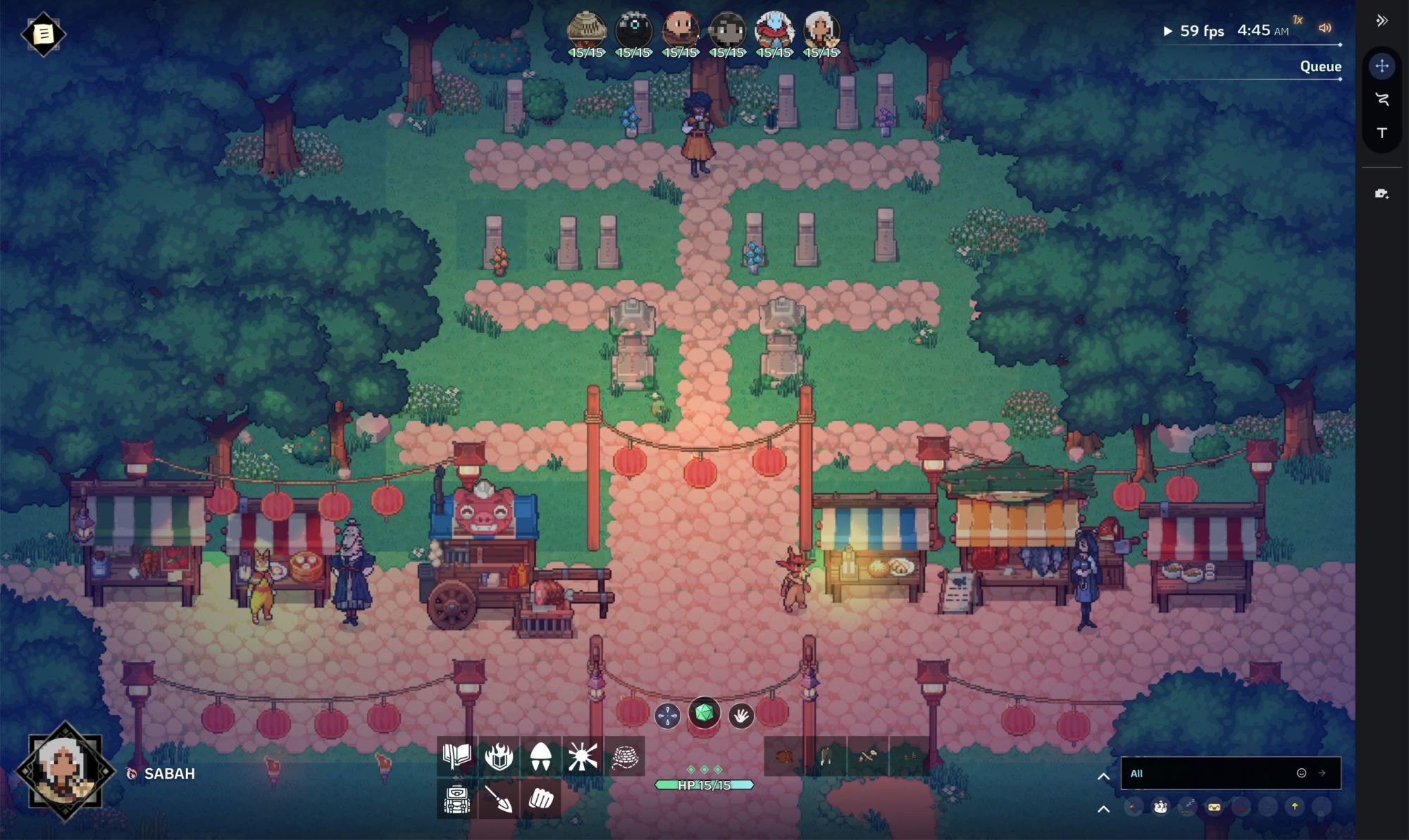The width and height of the screenshot is (1409, 840).
Task: Toggle the play button beside fps counter
Action: 1167,31
